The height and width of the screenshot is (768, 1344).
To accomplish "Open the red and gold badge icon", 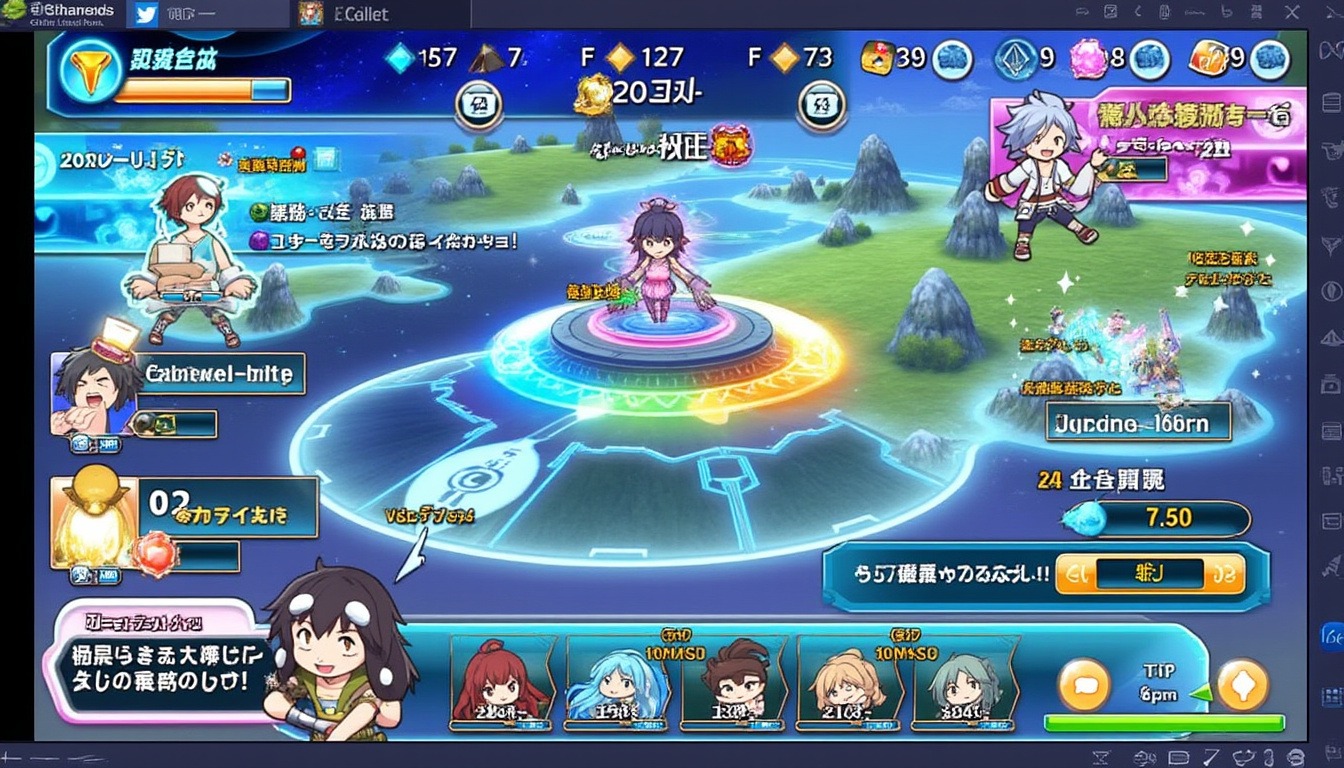I will tap(730, 146).
